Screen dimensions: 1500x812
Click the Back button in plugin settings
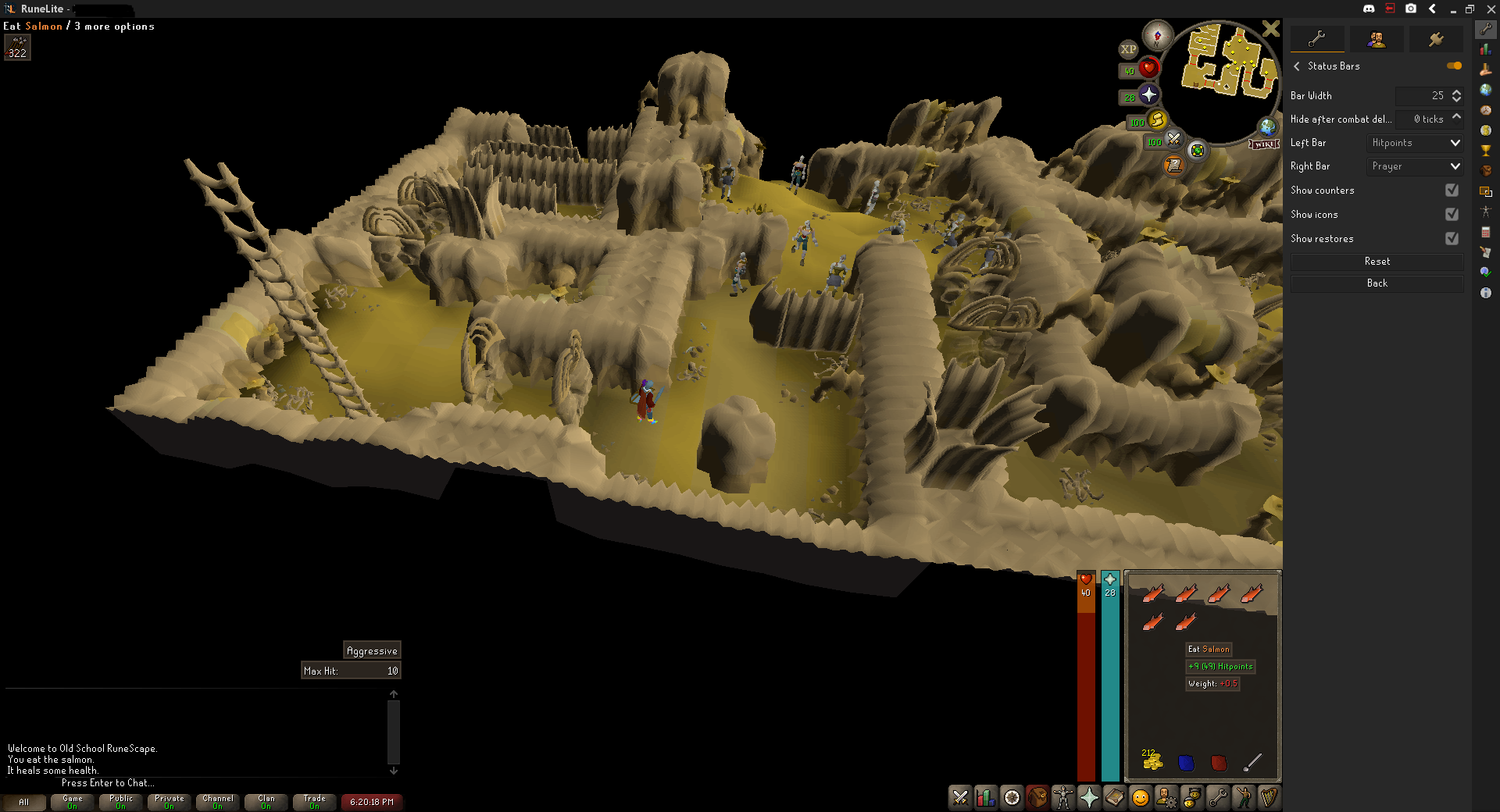pos(1377,283)
